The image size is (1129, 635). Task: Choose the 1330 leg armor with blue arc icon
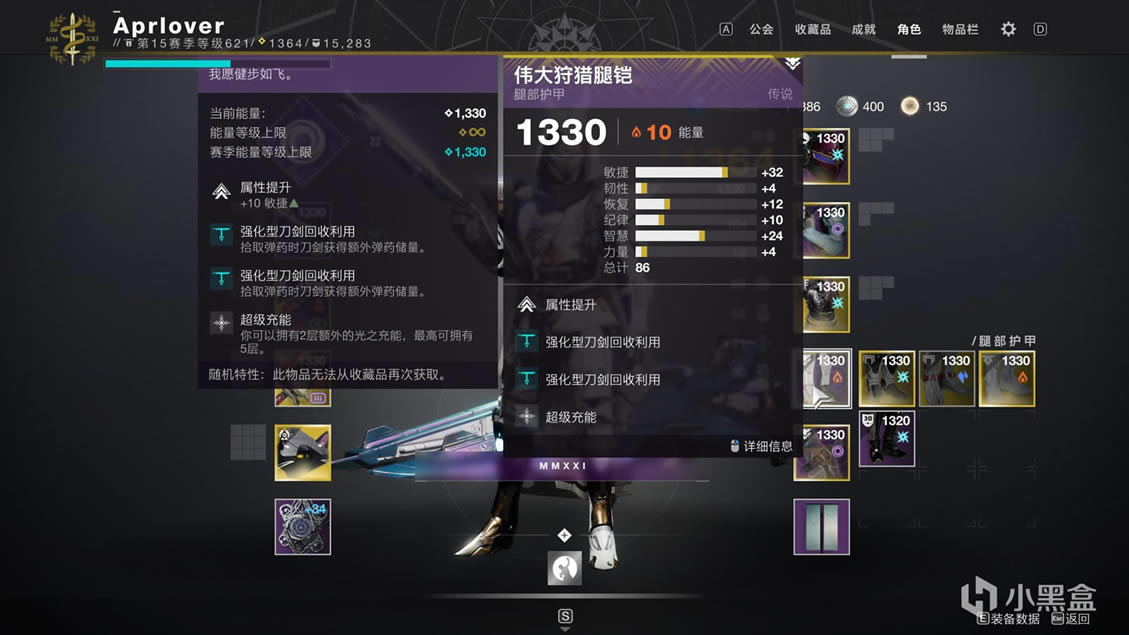[947, 378]
